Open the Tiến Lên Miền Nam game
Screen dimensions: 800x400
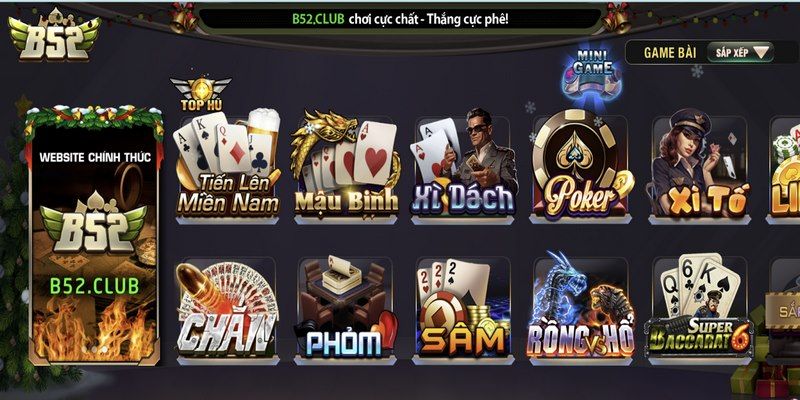coord(226,165)
